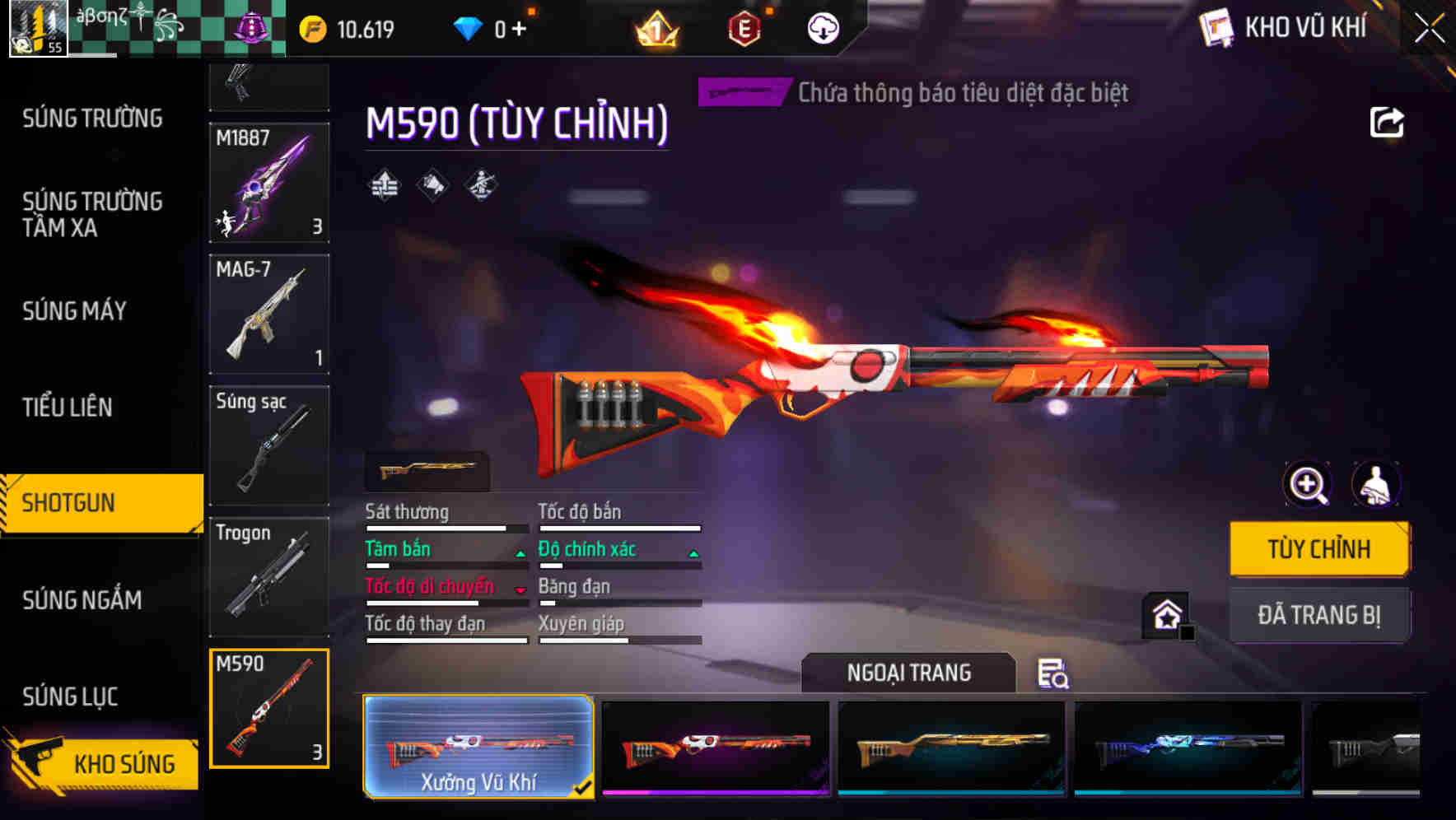
Task: Expand the Độ chính xác stat indicator
Action: (694, 553)
